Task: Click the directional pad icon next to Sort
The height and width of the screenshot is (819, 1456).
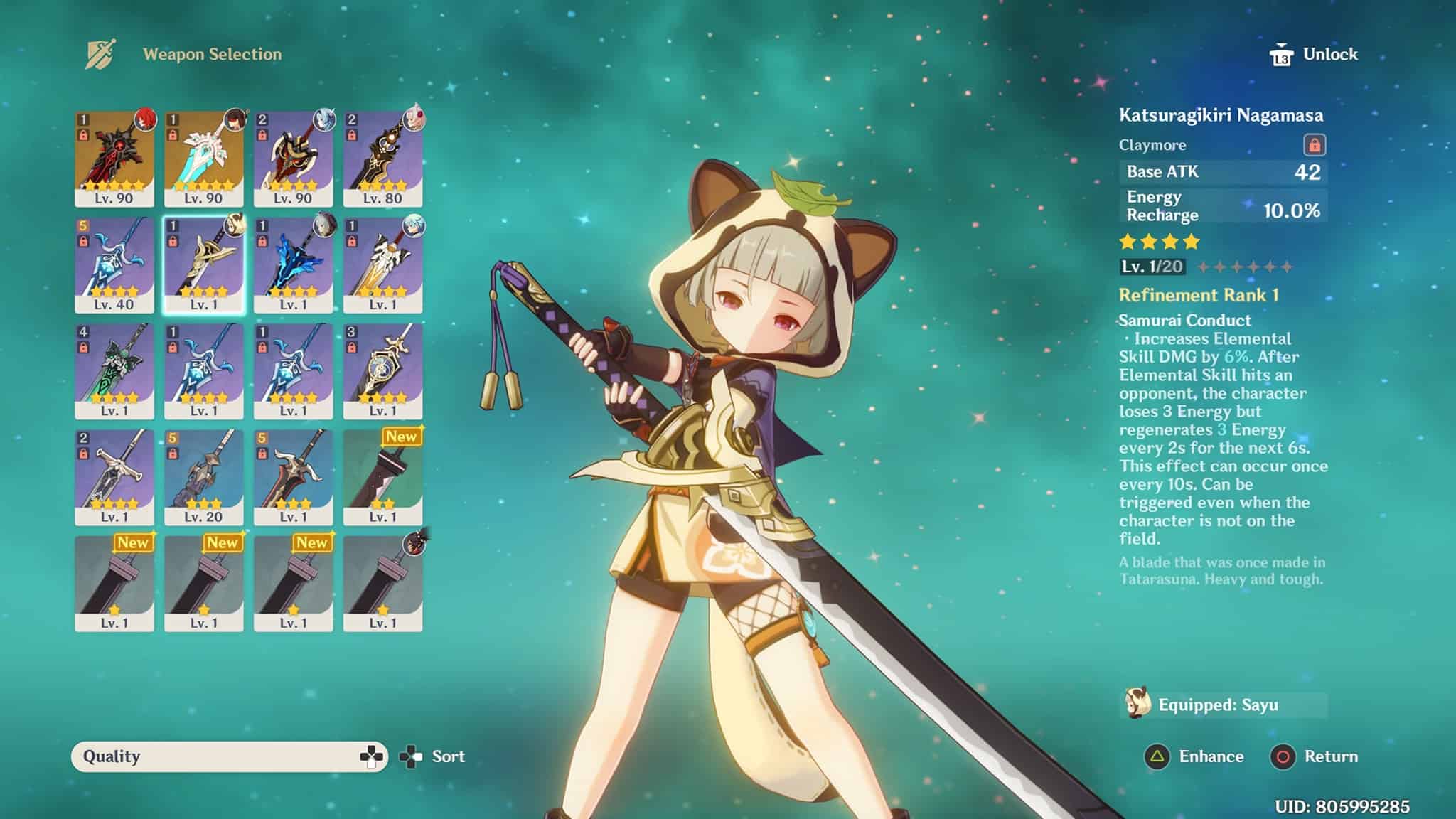Action: pos(410,756)
